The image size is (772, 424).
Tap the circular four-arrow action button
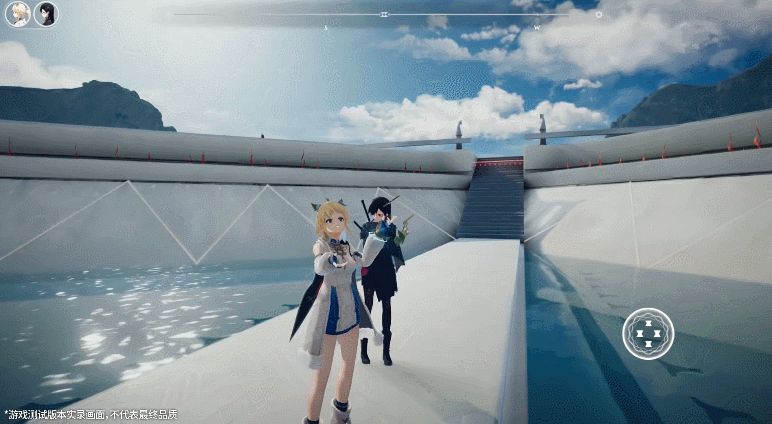648,334
